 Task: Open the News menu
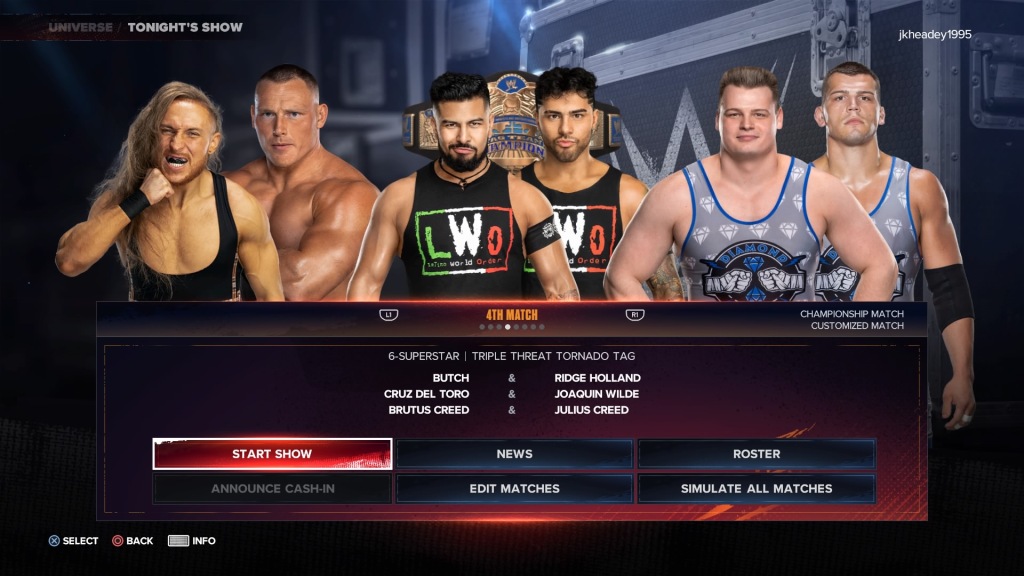pos(514,454)
